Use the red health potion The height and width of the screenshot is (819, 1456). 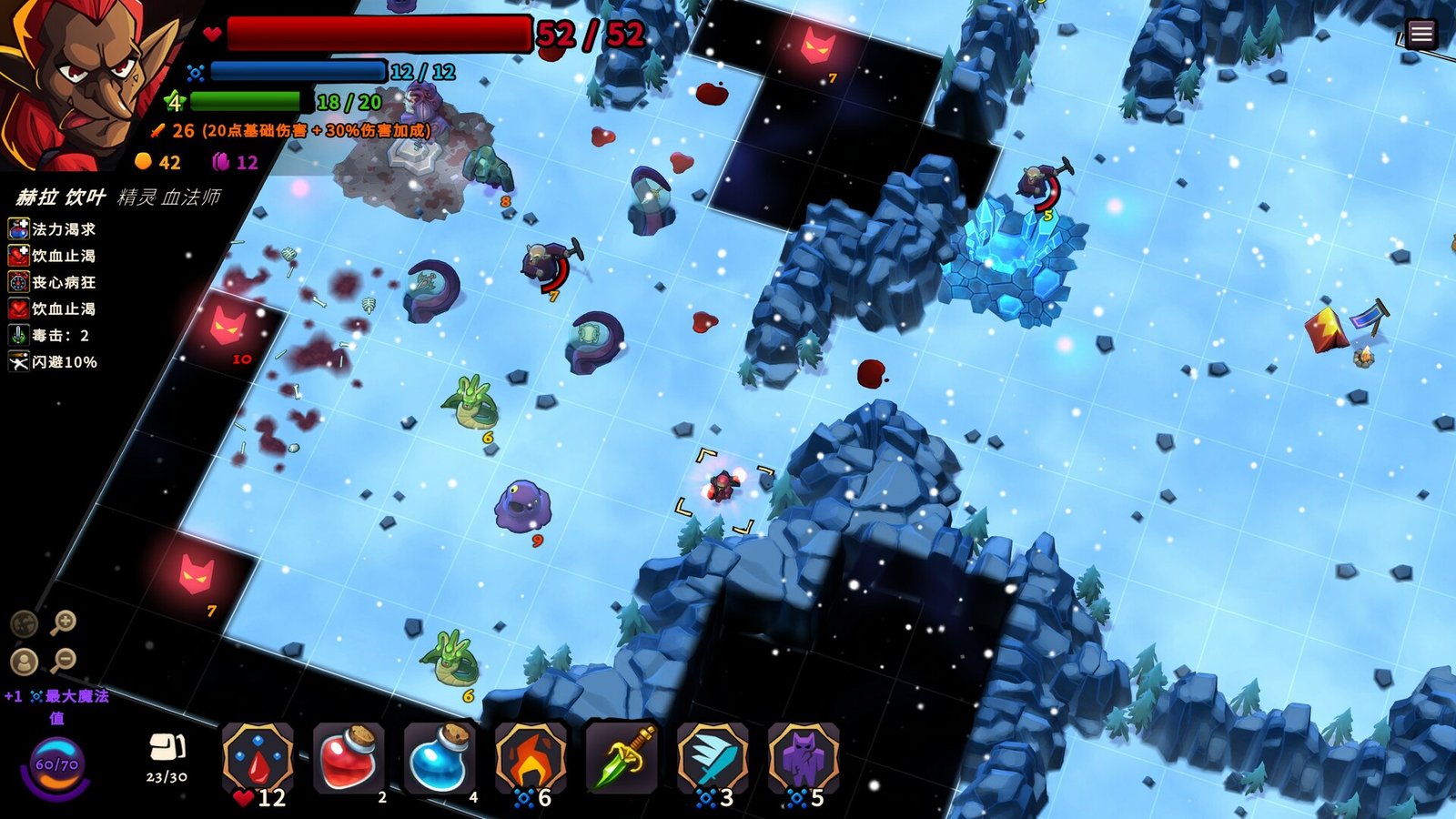point(349,759)
